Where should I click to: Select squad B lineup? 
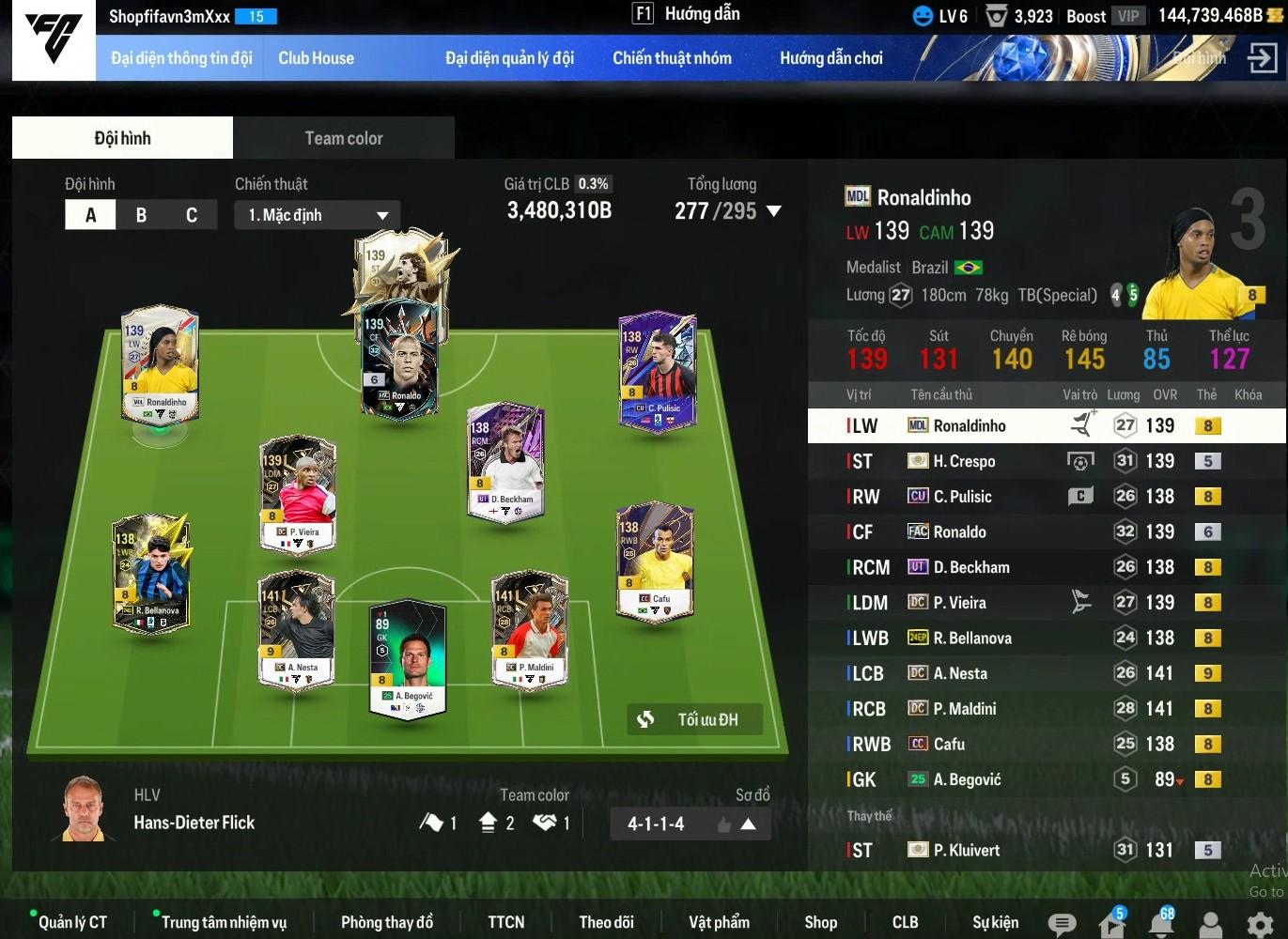click(x=141, y=215)
